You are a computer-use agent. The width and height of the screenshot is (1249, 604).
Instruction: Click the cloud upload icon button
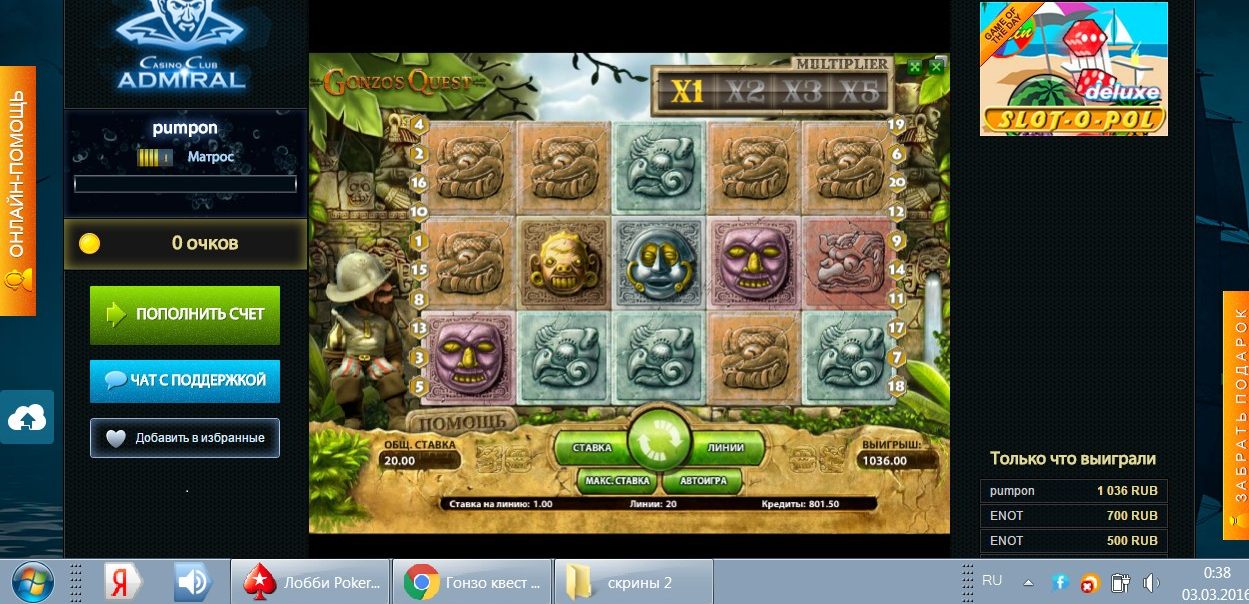(x=27, y=418)
